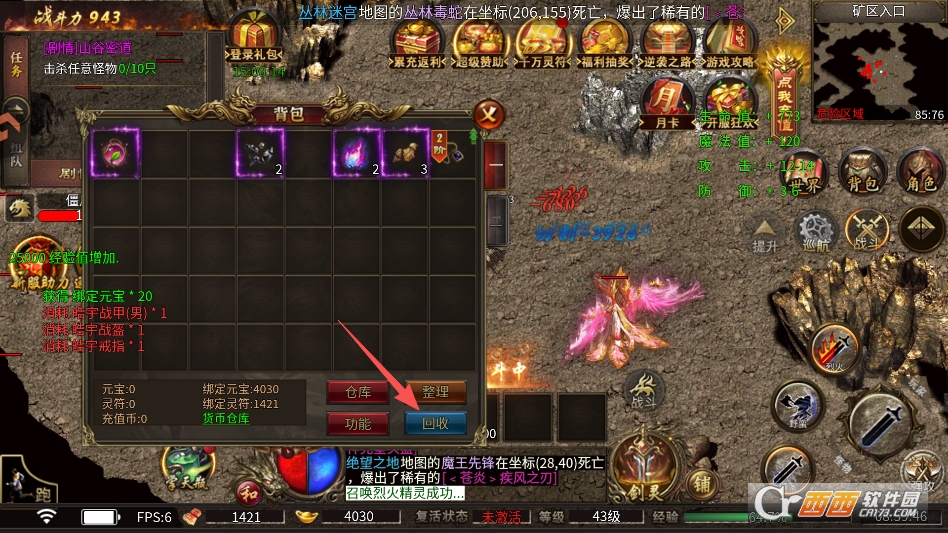Click the 回收 recycle button

pos(435,423)
